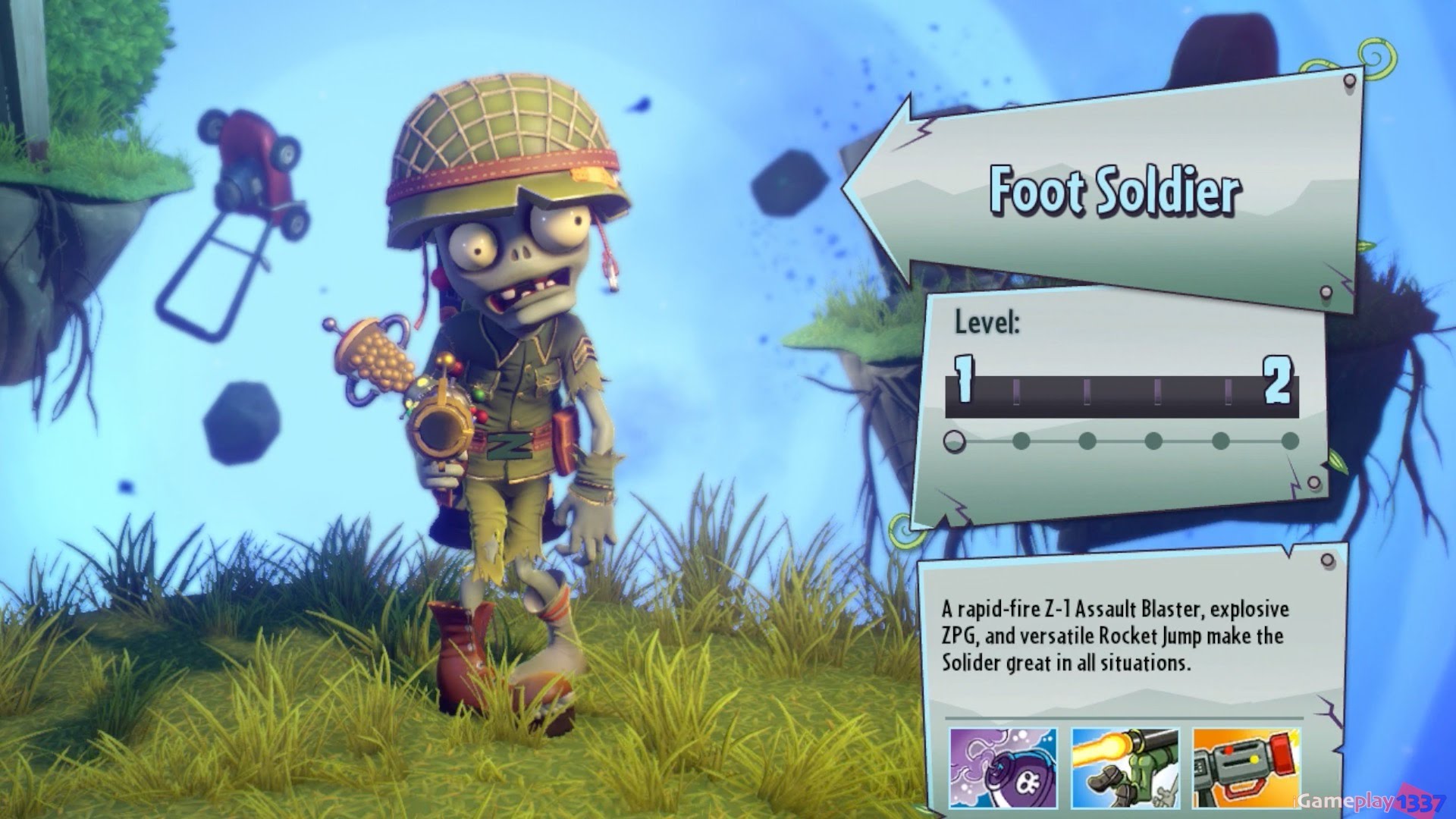1456x819 pixels.
Task: Pick the ZPG rocket launcher ability icon
Action: point(1246,767)
